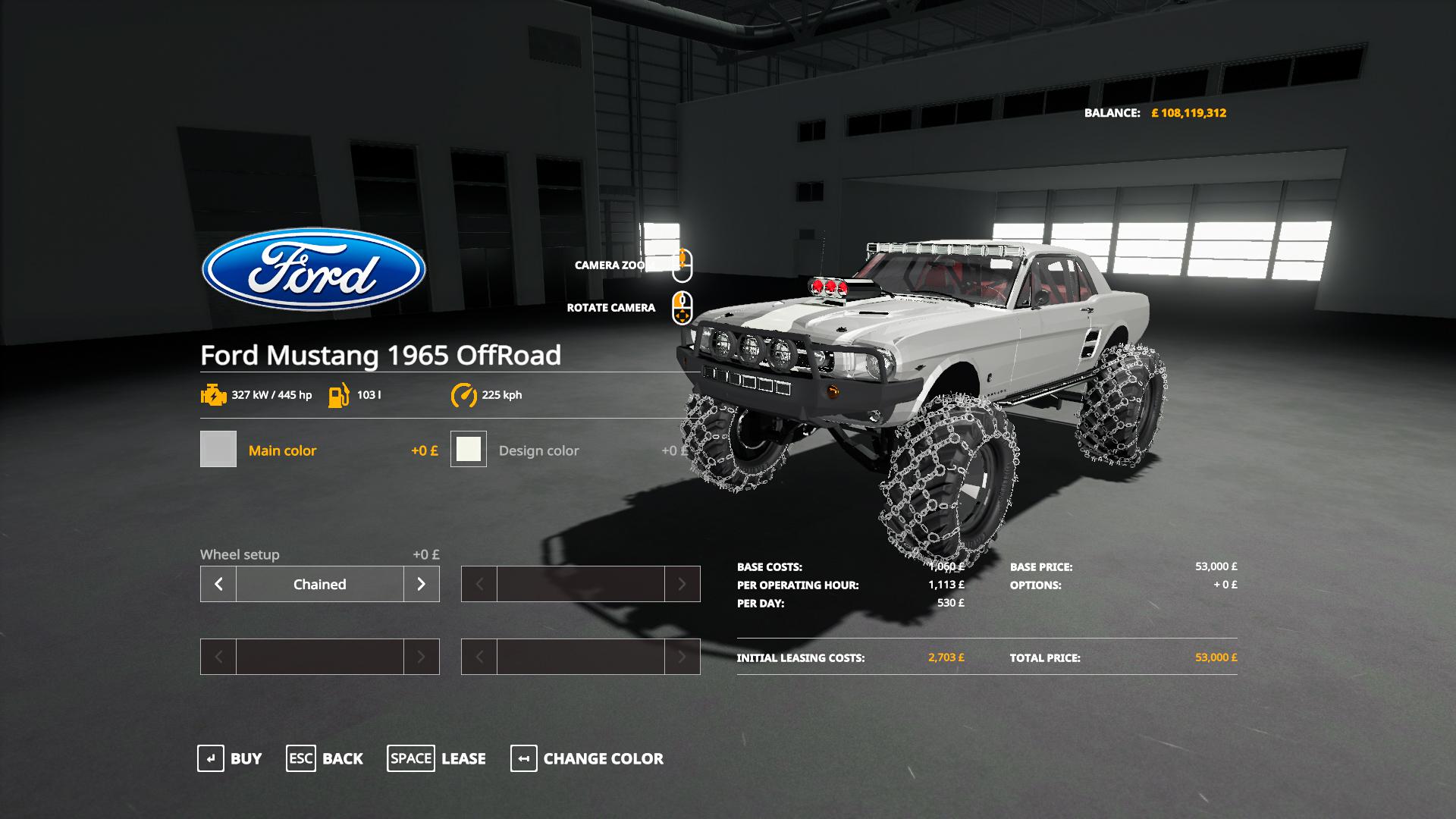Buy the Ford Mustang 1965 OffRoad
This screenshot has width=1456, height=819.
tap(230, 758)
